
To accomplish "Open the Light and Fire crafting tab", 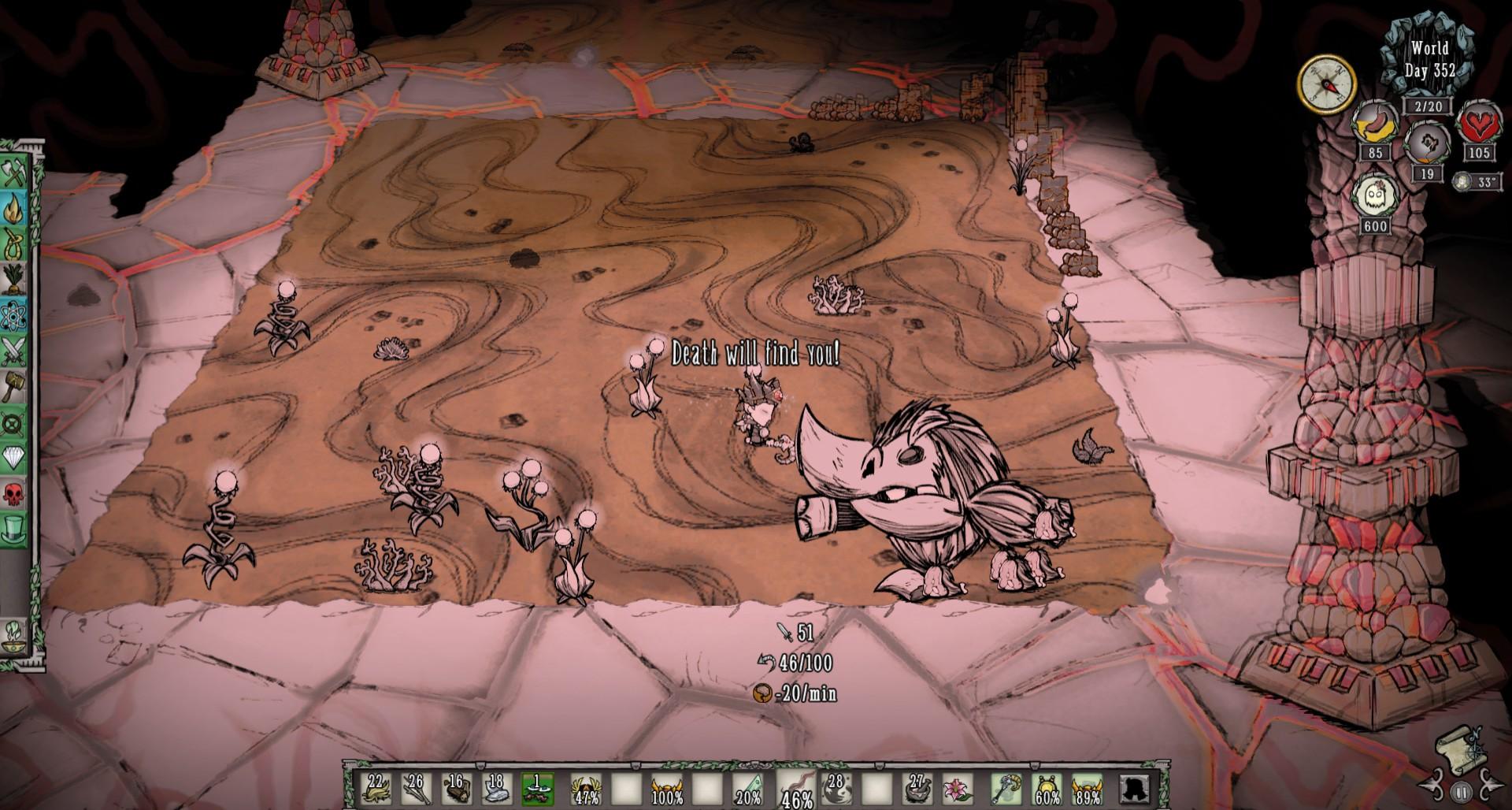I will 16,207.
